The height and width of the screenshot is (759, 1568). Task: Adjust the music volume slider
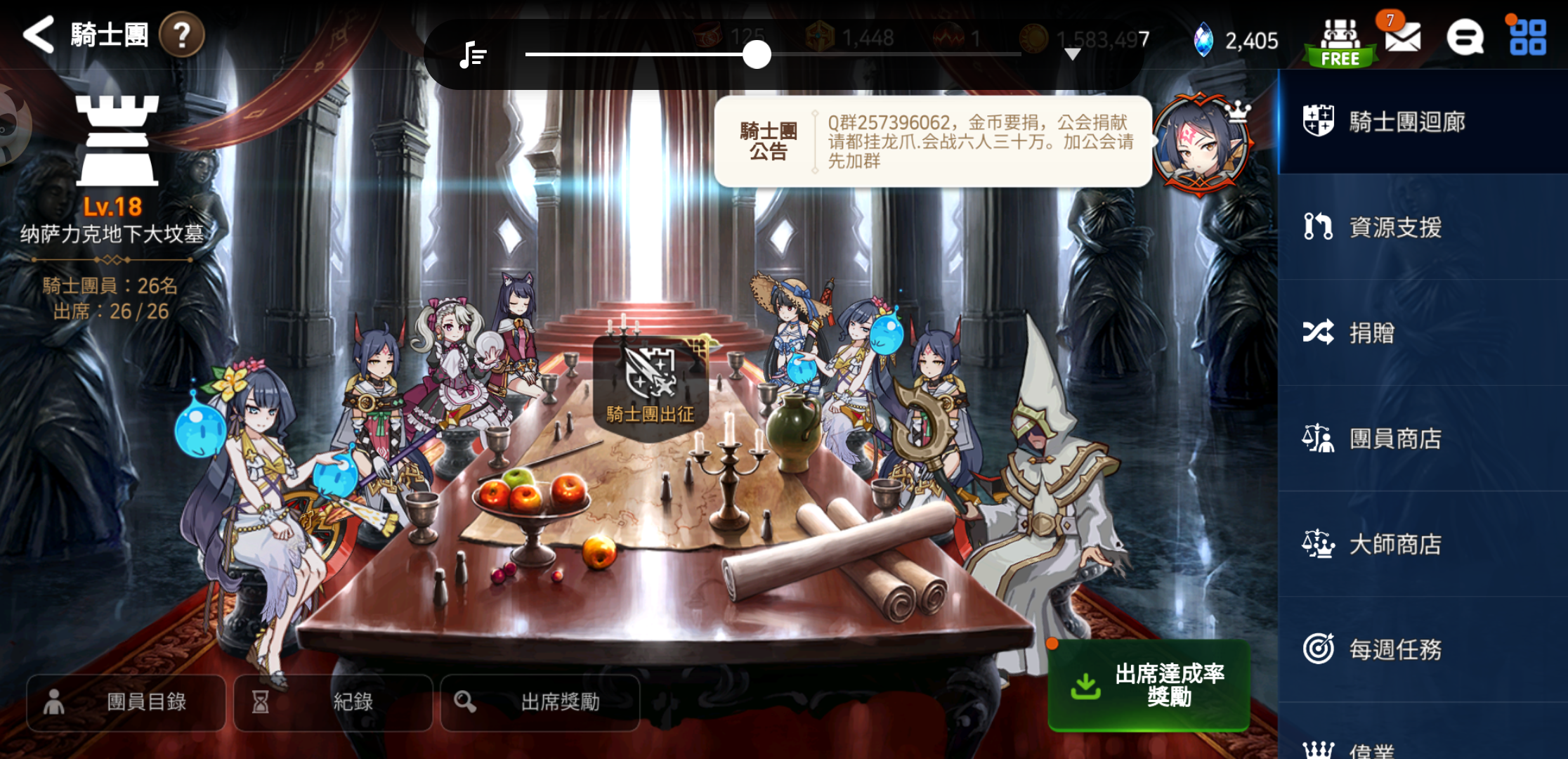[x=757, y=54]
